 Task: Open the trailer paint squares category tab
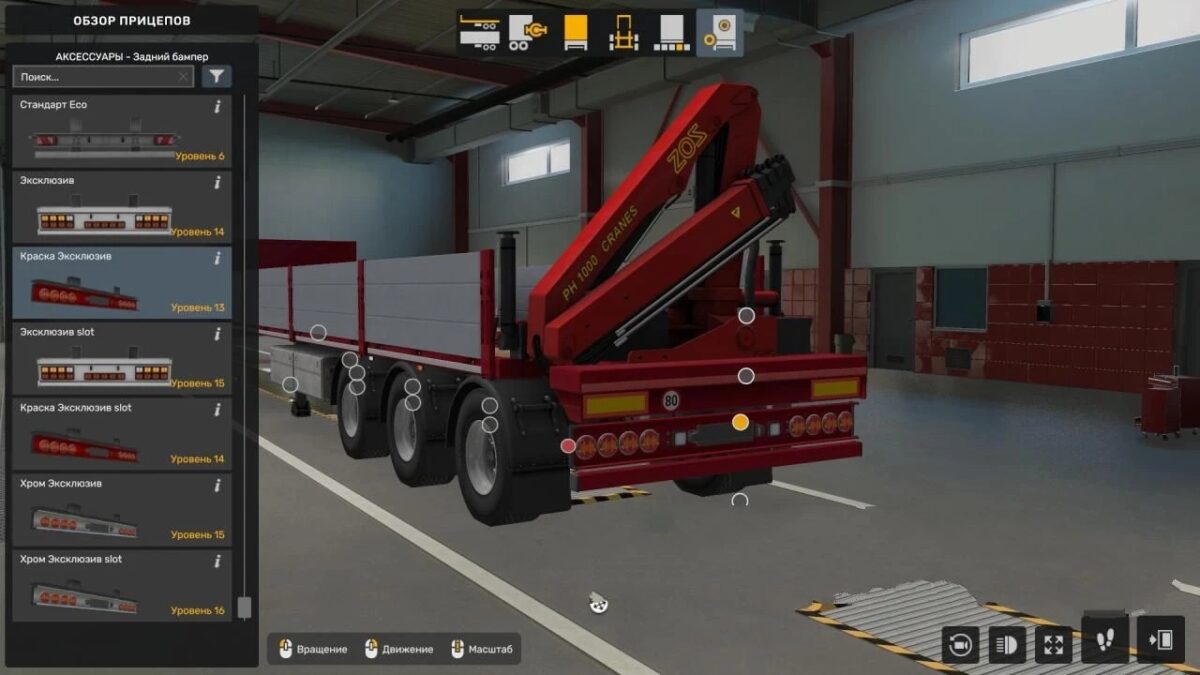(671, 33)
